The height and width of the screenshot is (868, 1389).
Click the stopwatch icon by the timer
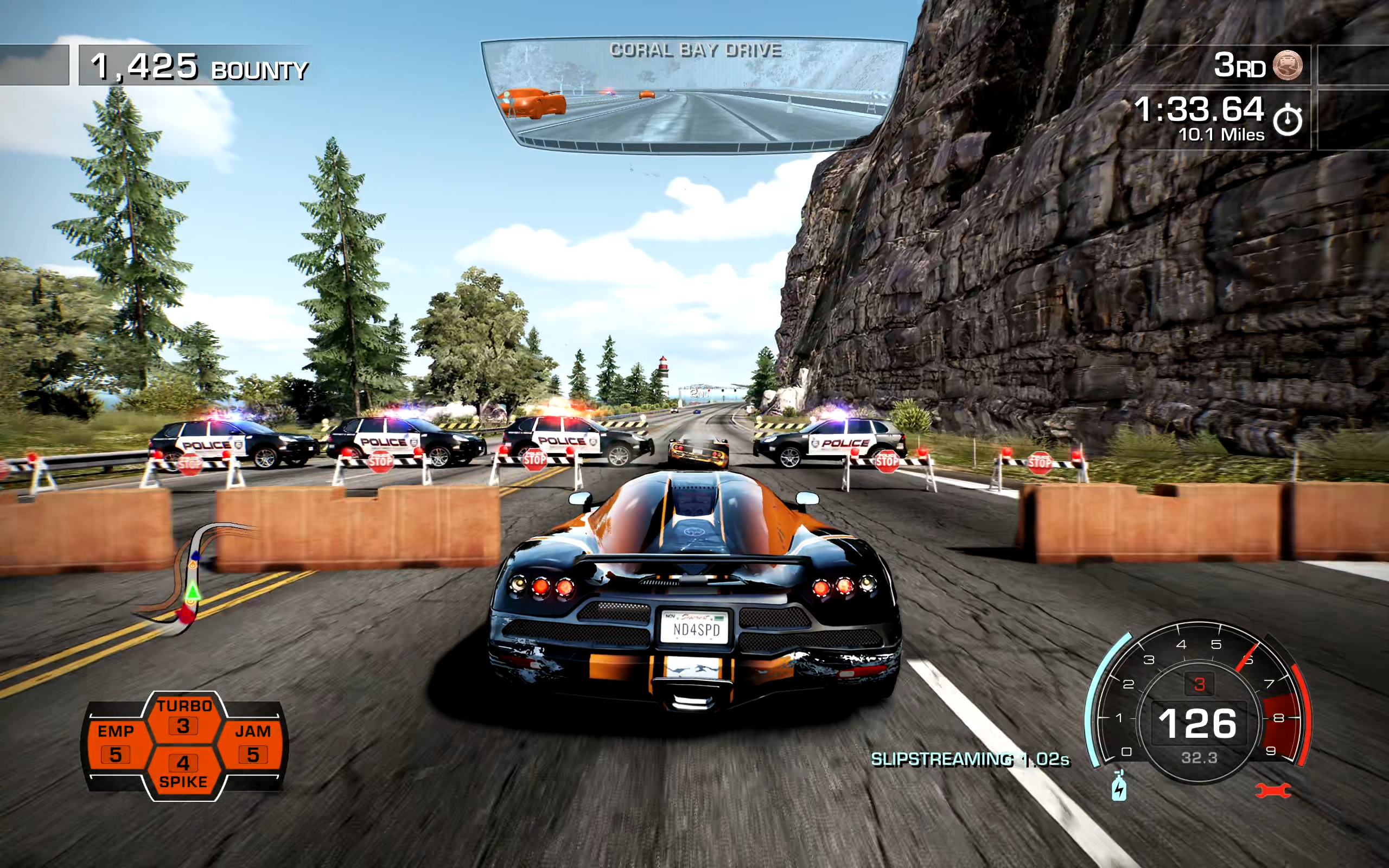(1288, 120)
